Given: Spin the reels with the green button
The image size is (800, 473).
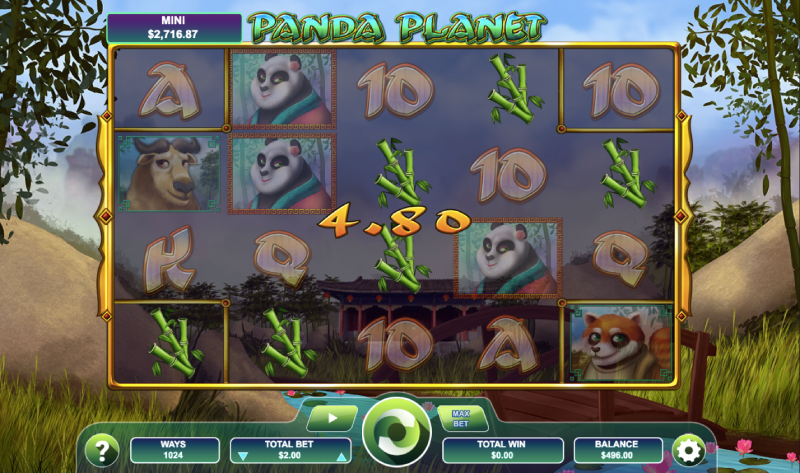Looking at the screenshot, I should [397, 433].
